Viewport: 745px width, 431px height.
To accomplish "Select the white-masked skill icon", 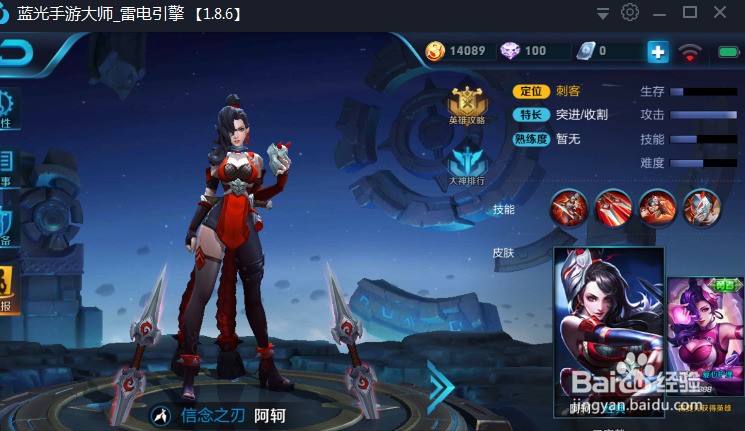I will click(x=702, y=207).
